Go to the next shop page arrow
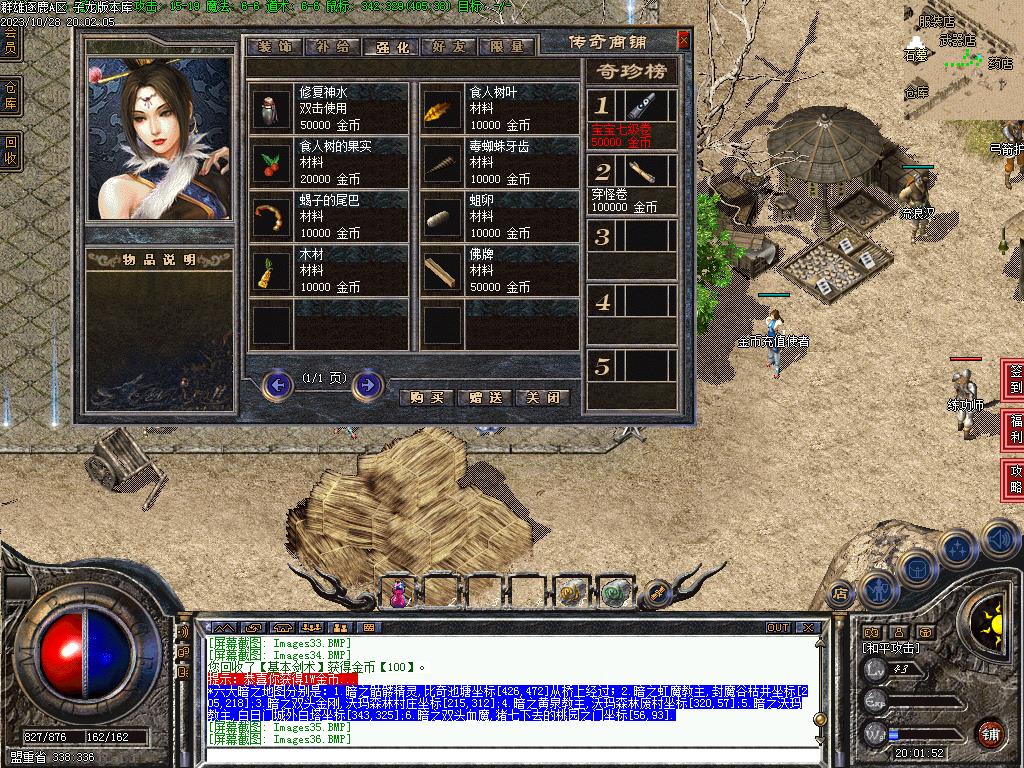 click(367, 384)
